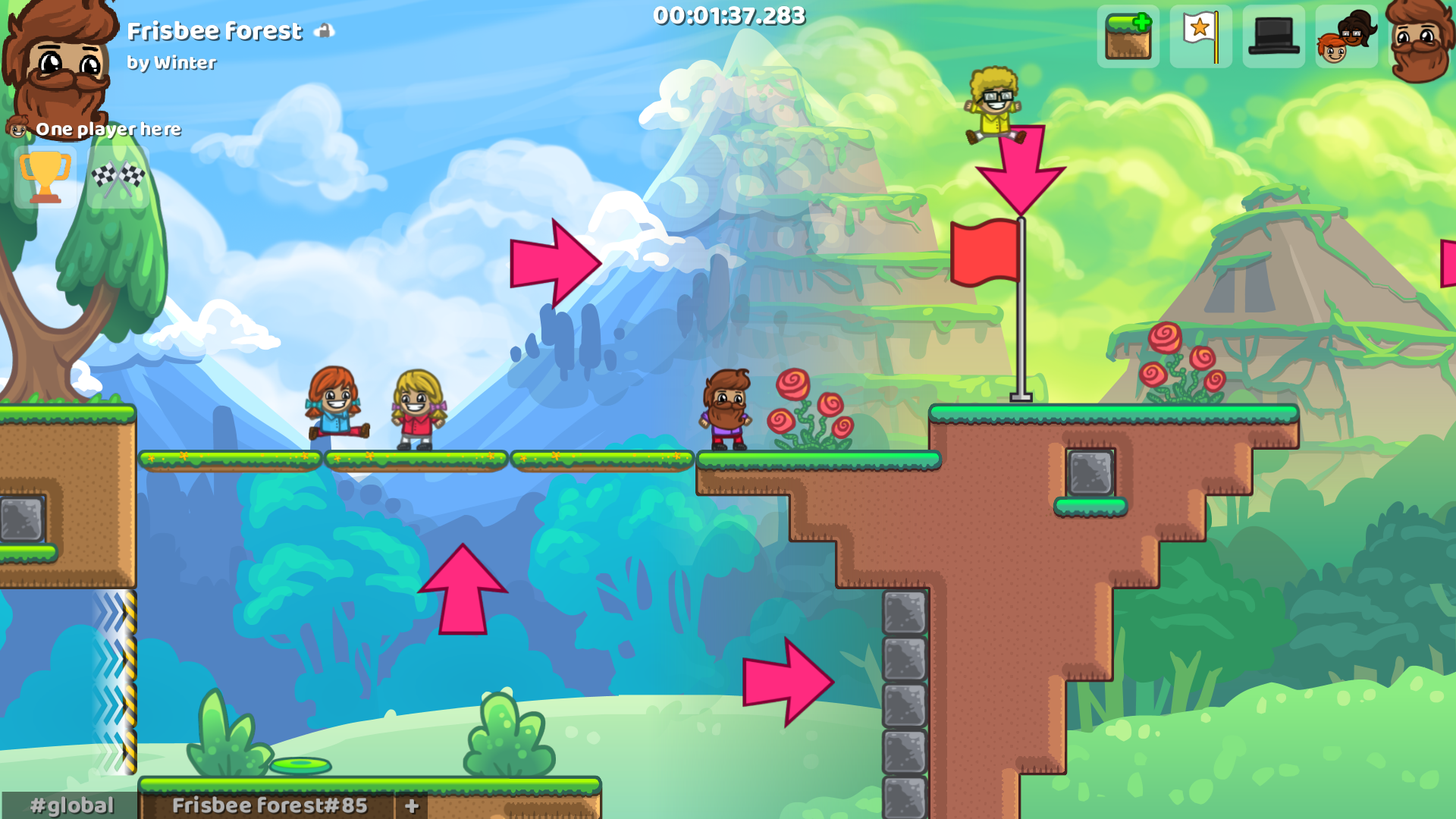1456x819 pixels.
Task: Open campaigns via the star flag icon
Action: (1200, 37)
